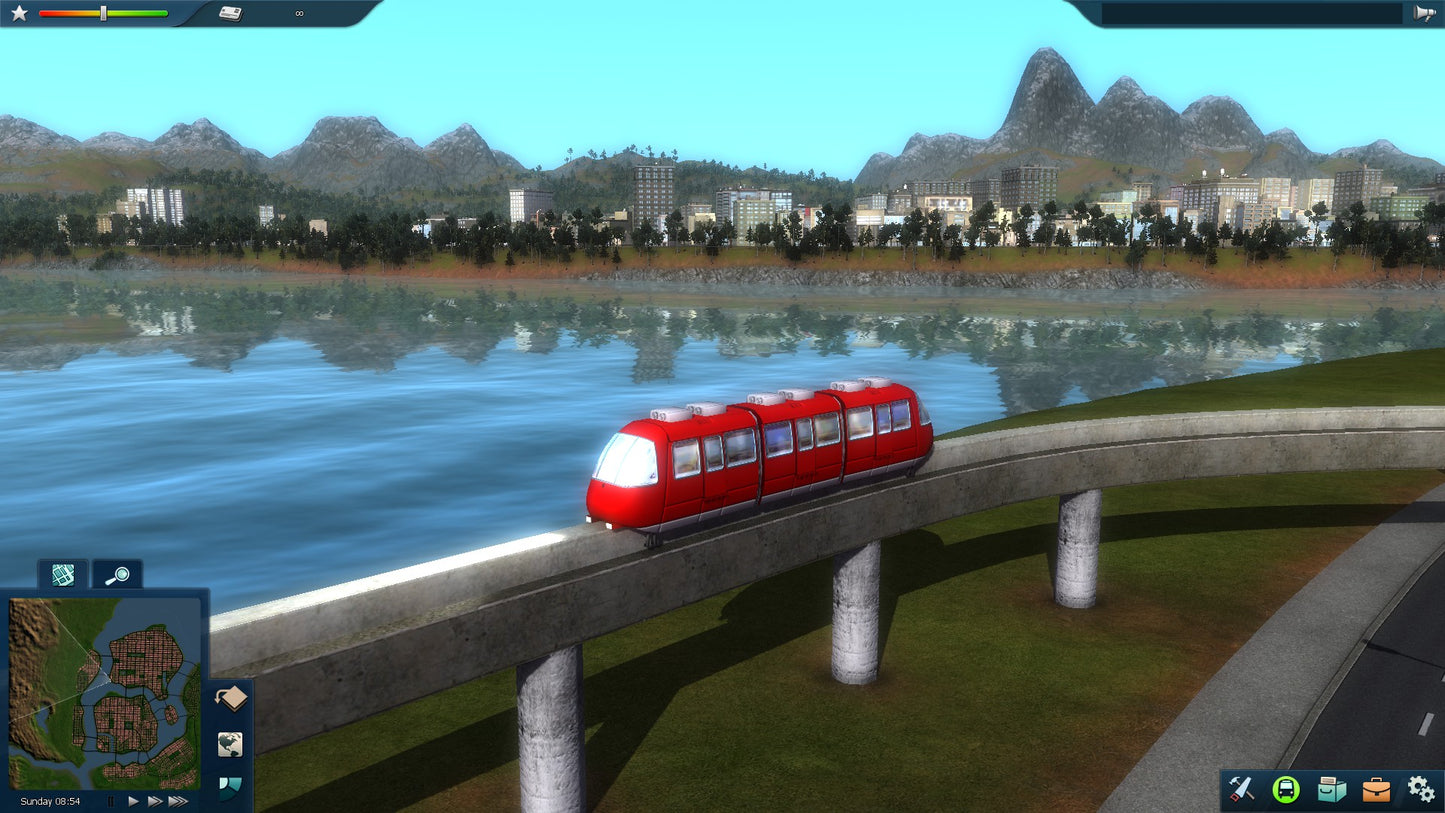Open the construction tools menu with the hammer icon
The width and height of the screenshot is (1445, 813).
(x=1241, y=790)
